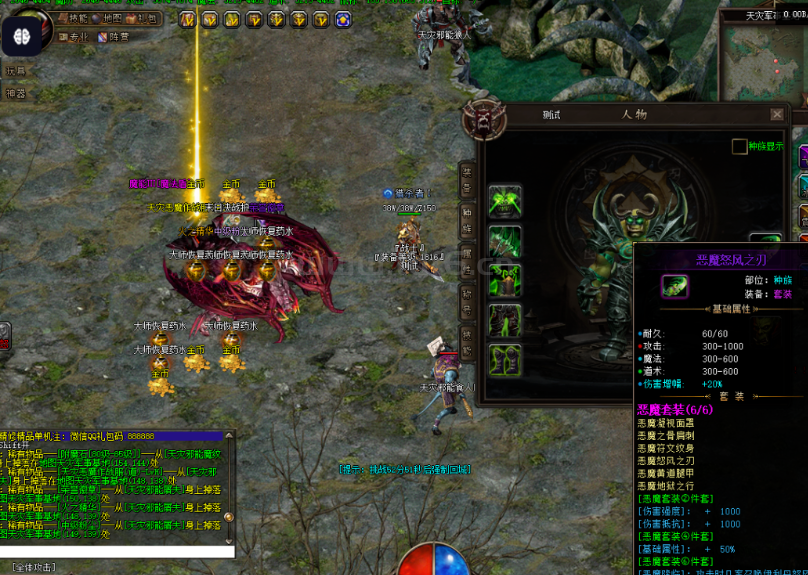
Task: Select the demon boots equipment slot
Action: pyautogui.click(x=505, y=359)
